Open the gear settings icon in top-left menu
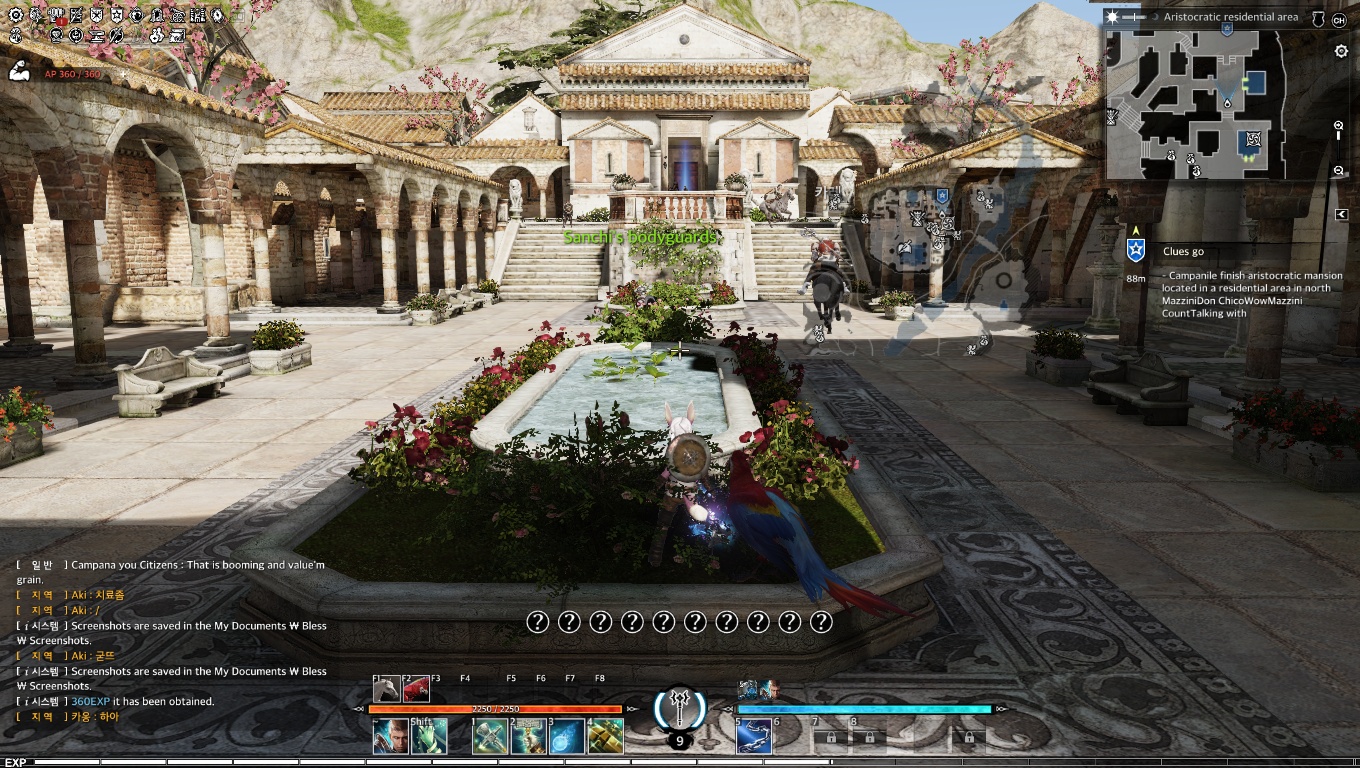1360x768 pixels. [17, 16]
